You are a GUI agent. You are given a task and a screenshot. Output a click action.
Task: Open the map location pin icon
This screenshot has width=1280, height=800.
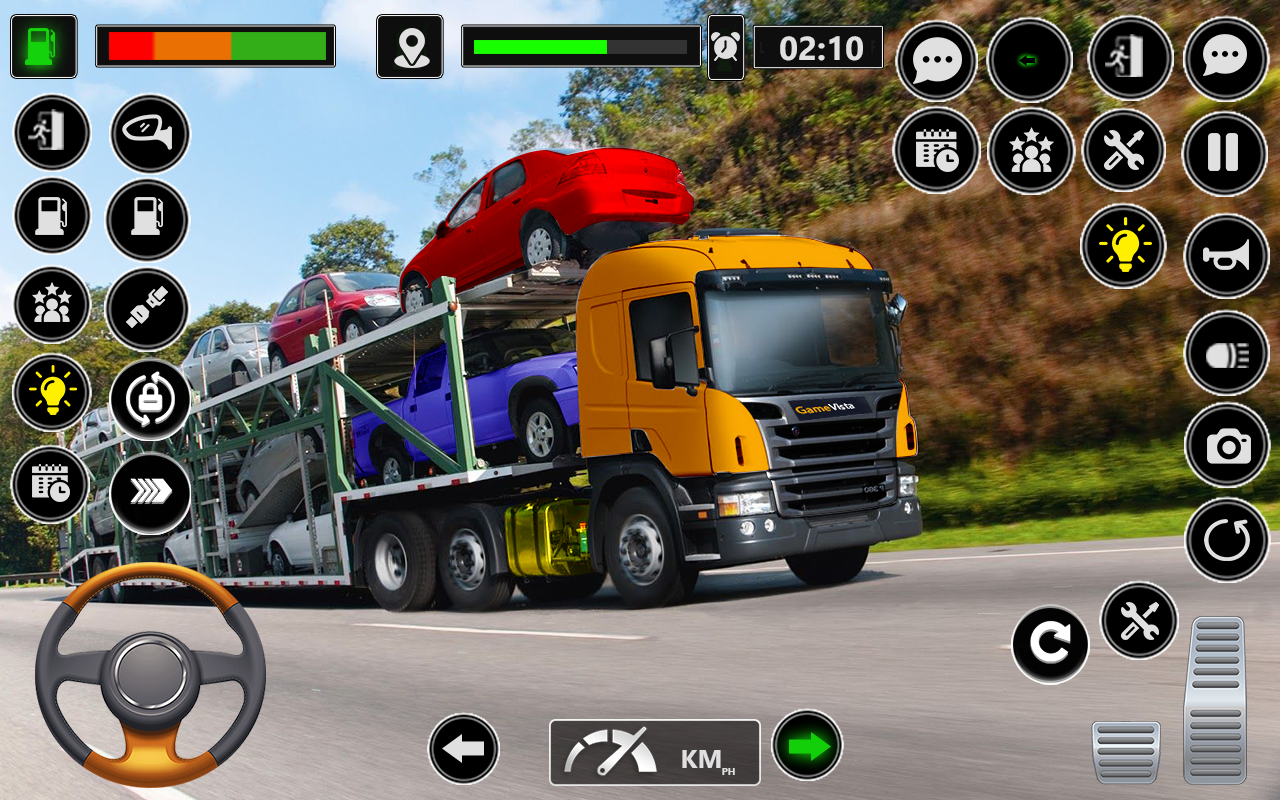pyautogui.click(x=410, y=47)
